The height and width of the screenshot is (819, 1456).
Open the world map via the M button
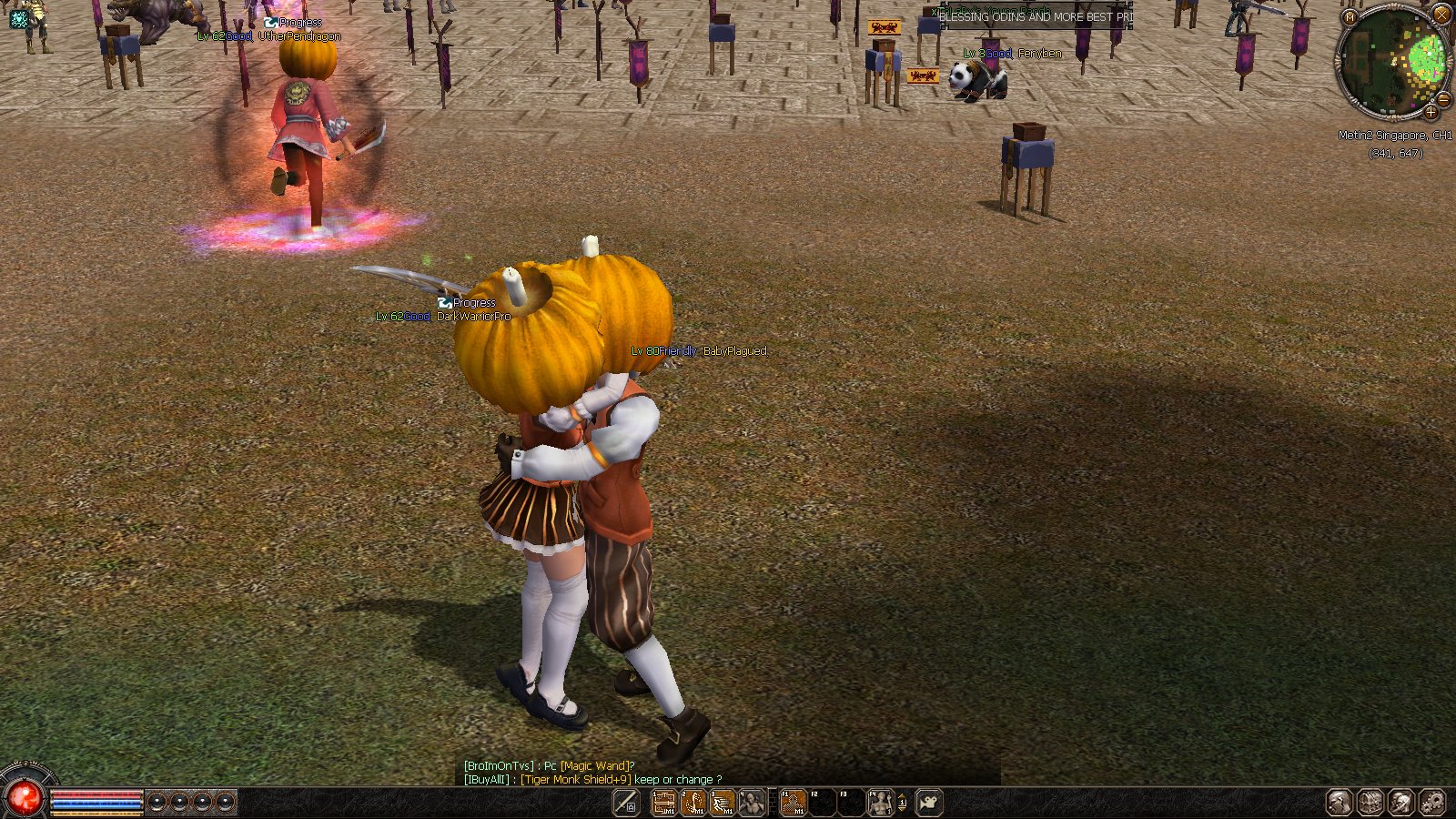[1350, 16]
